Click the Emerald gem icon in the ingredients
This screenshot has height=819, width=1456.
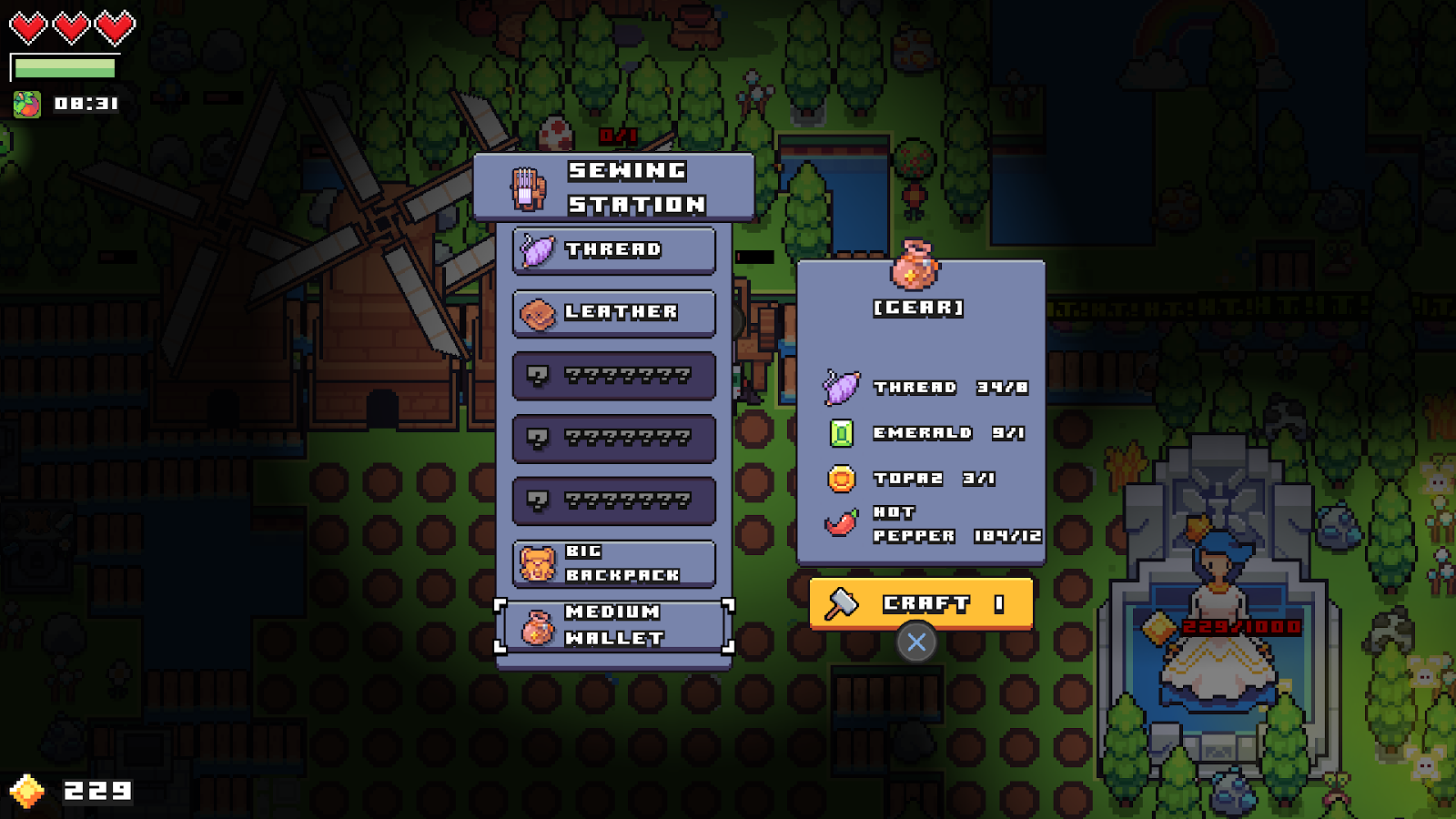pos(840,433)
